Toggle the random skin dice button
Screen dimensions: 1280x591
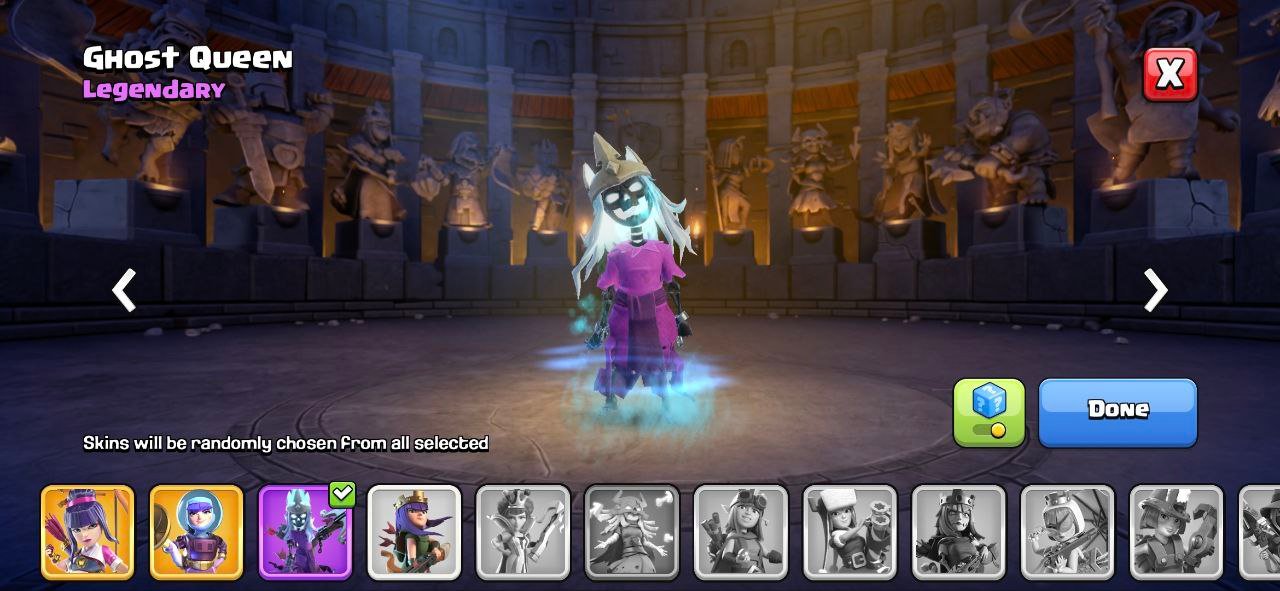point(988,411)
